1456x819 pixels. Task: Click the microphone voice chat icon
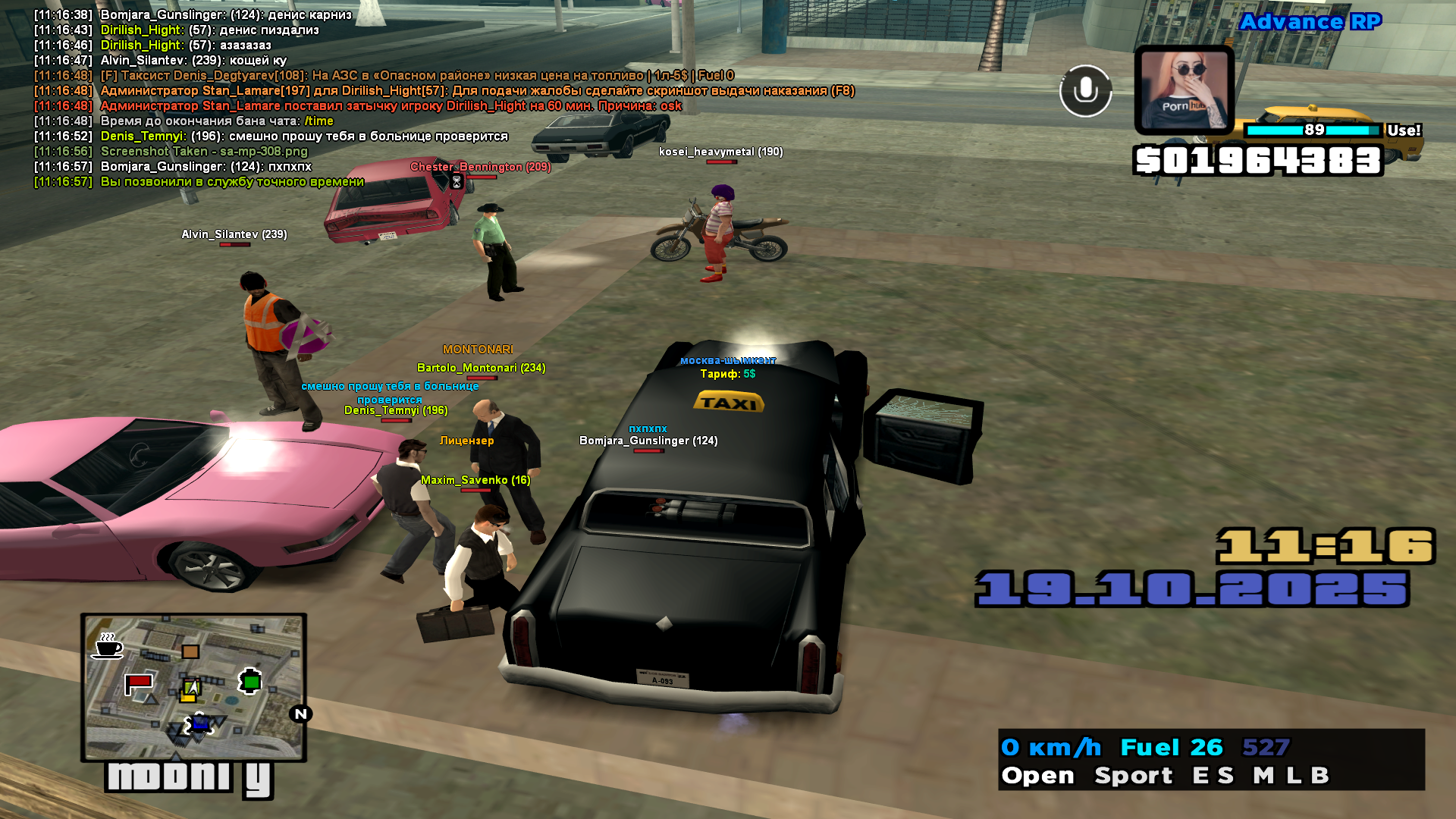(x=1085, y=91)
